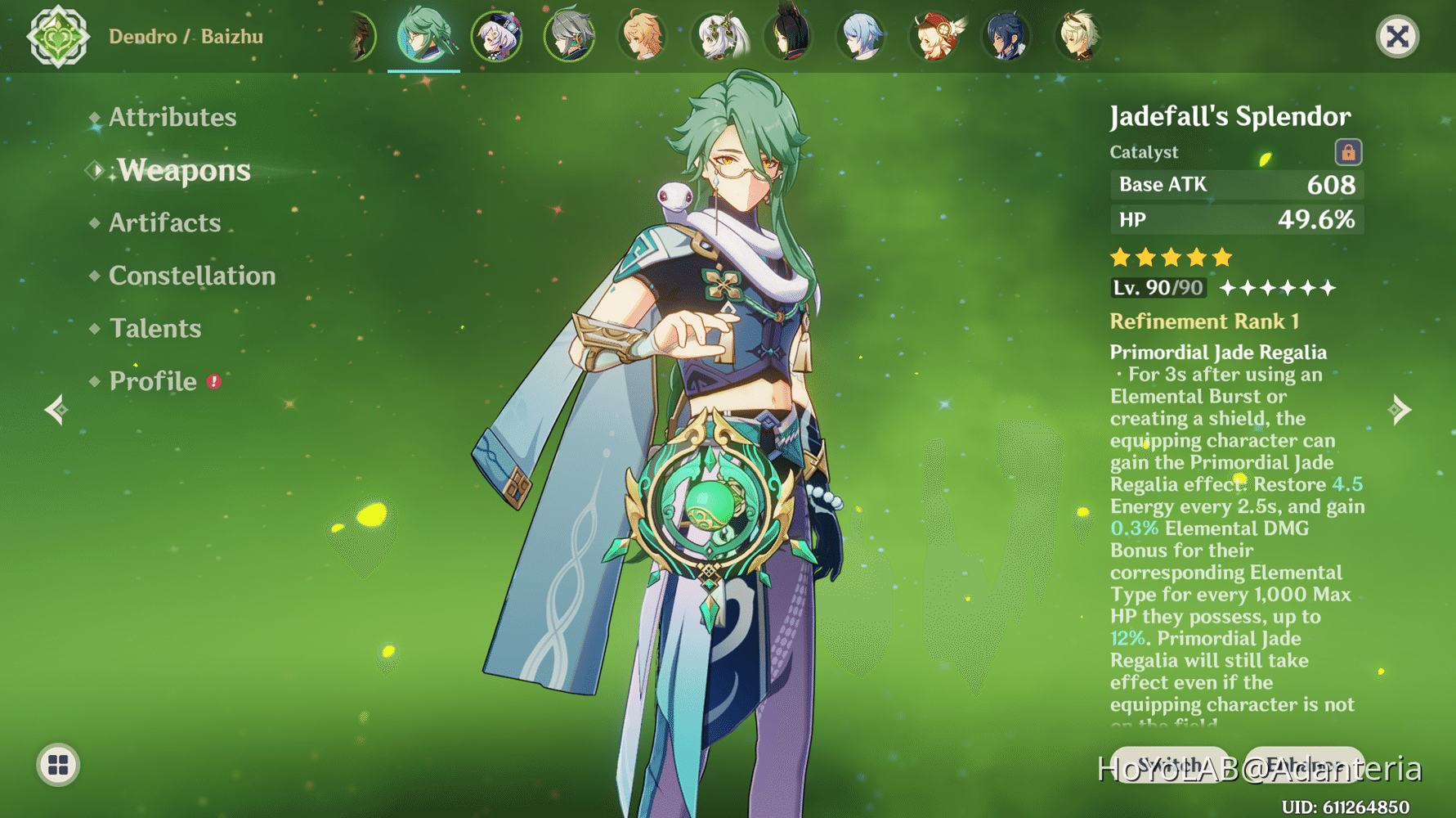Screen dimensions: 1456x818
Task: Click the gray-haired Alhaitham portrait
Action: click(x=570, y=37)
